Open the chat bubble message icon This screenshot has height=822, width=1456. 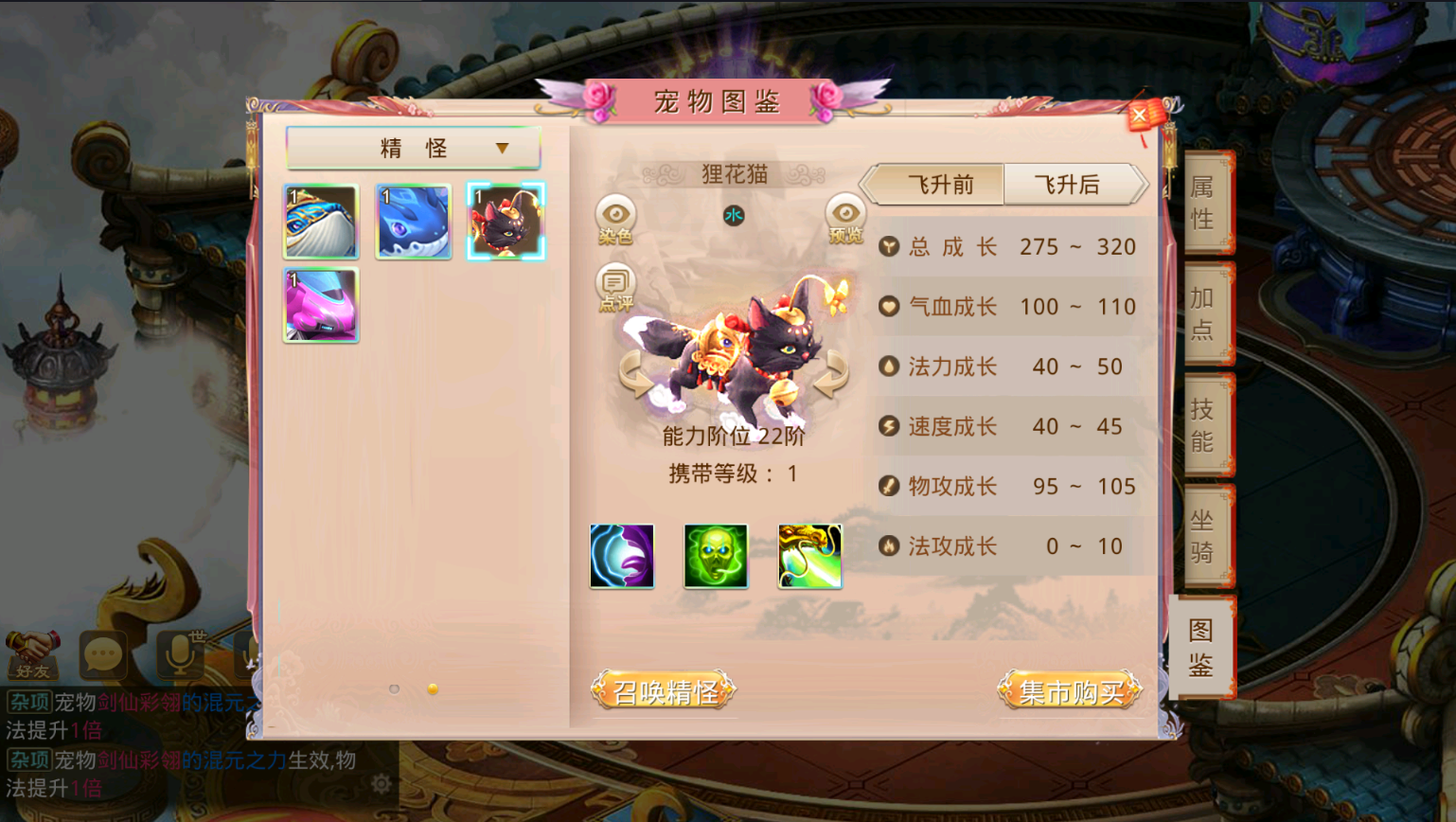click(x=101, y=656)
